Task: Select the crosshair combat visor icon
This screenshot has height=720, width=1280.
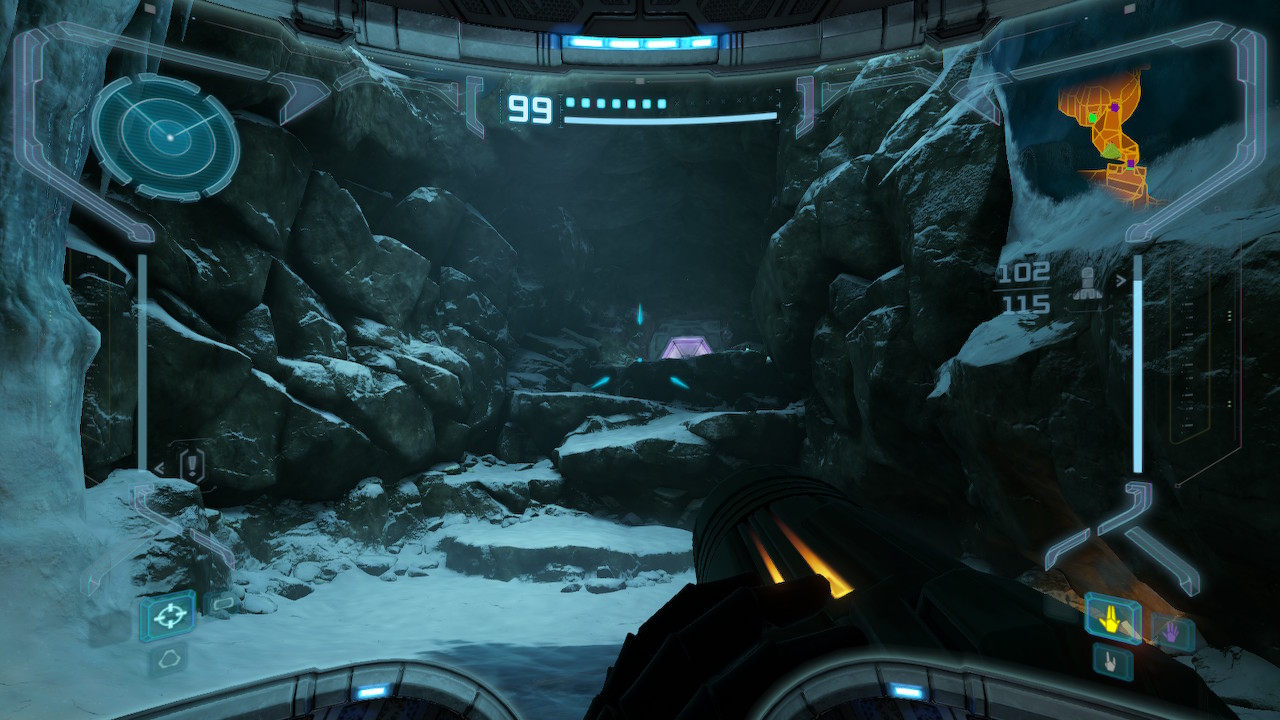Action: click(167, 615)
